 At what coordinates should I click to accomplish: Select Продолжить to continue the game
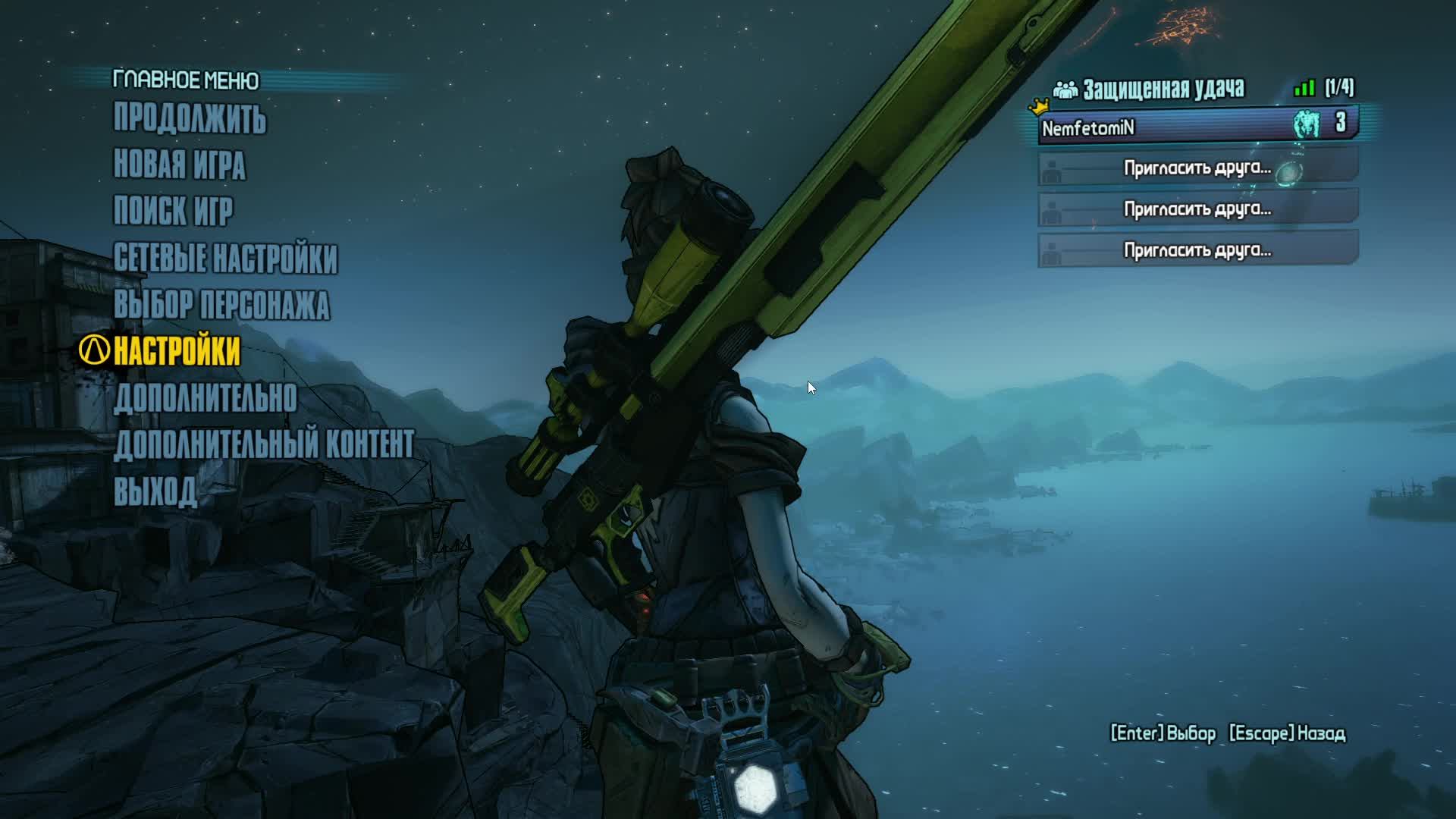pyautogui.click(x=190, y=119)
